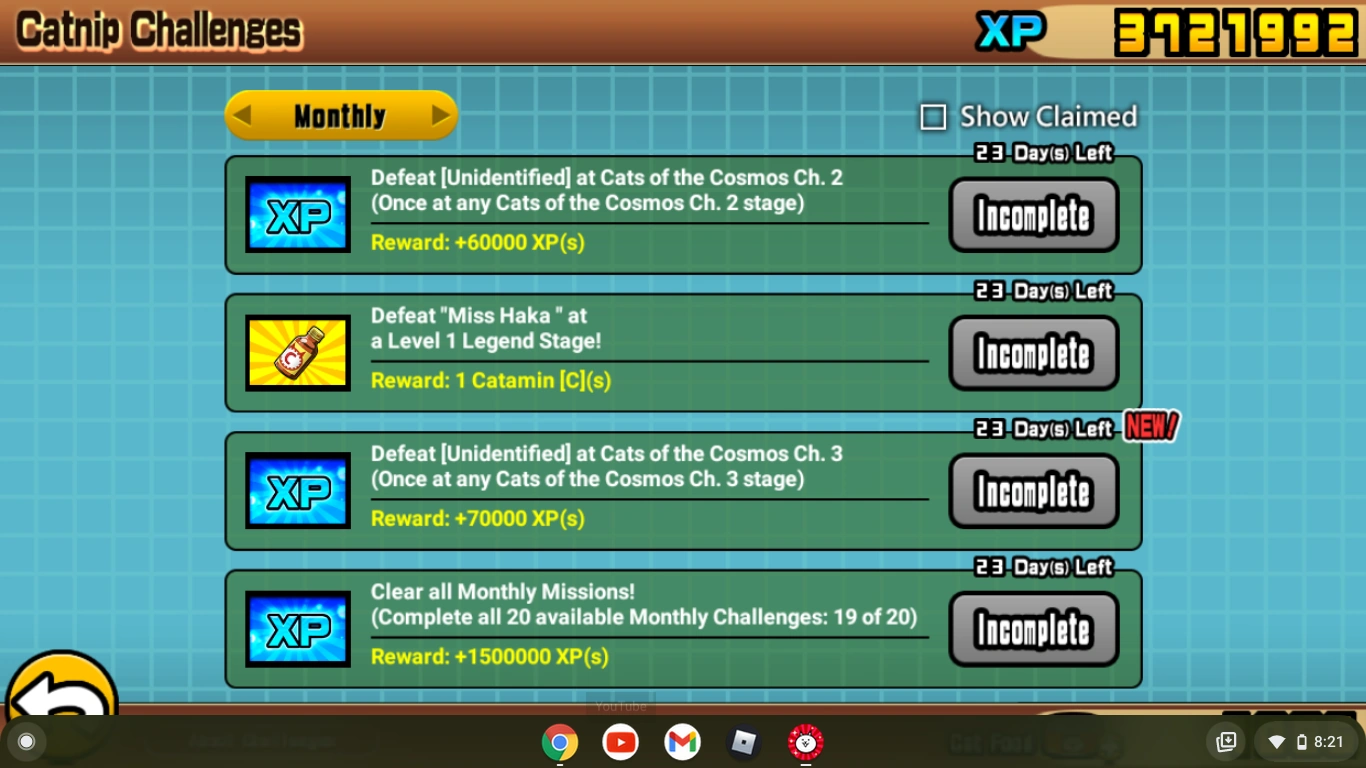Image resolution: width=1366 pixels, height=768 pixels.
Task: Click the NEW! badge on the Ch. 3 challenge
Action: click(1151, 426)
